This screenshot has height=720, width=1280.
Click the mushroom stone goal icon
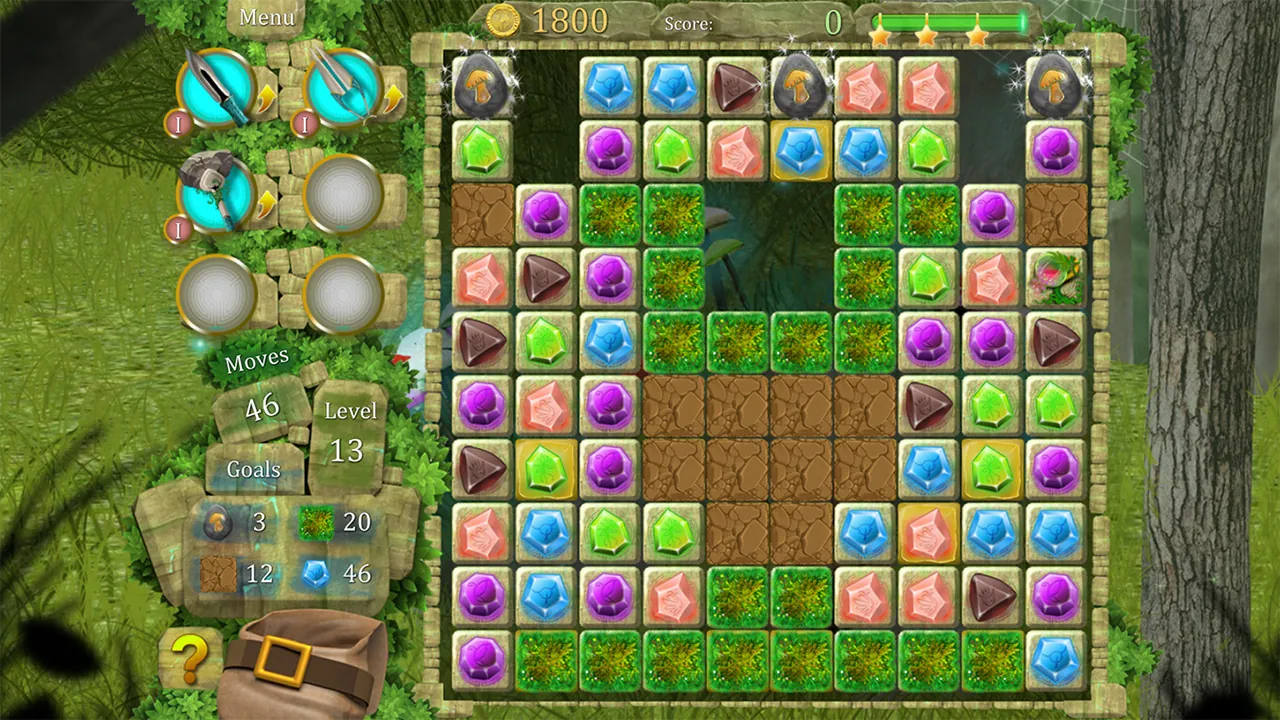click(x=219, y=522)
